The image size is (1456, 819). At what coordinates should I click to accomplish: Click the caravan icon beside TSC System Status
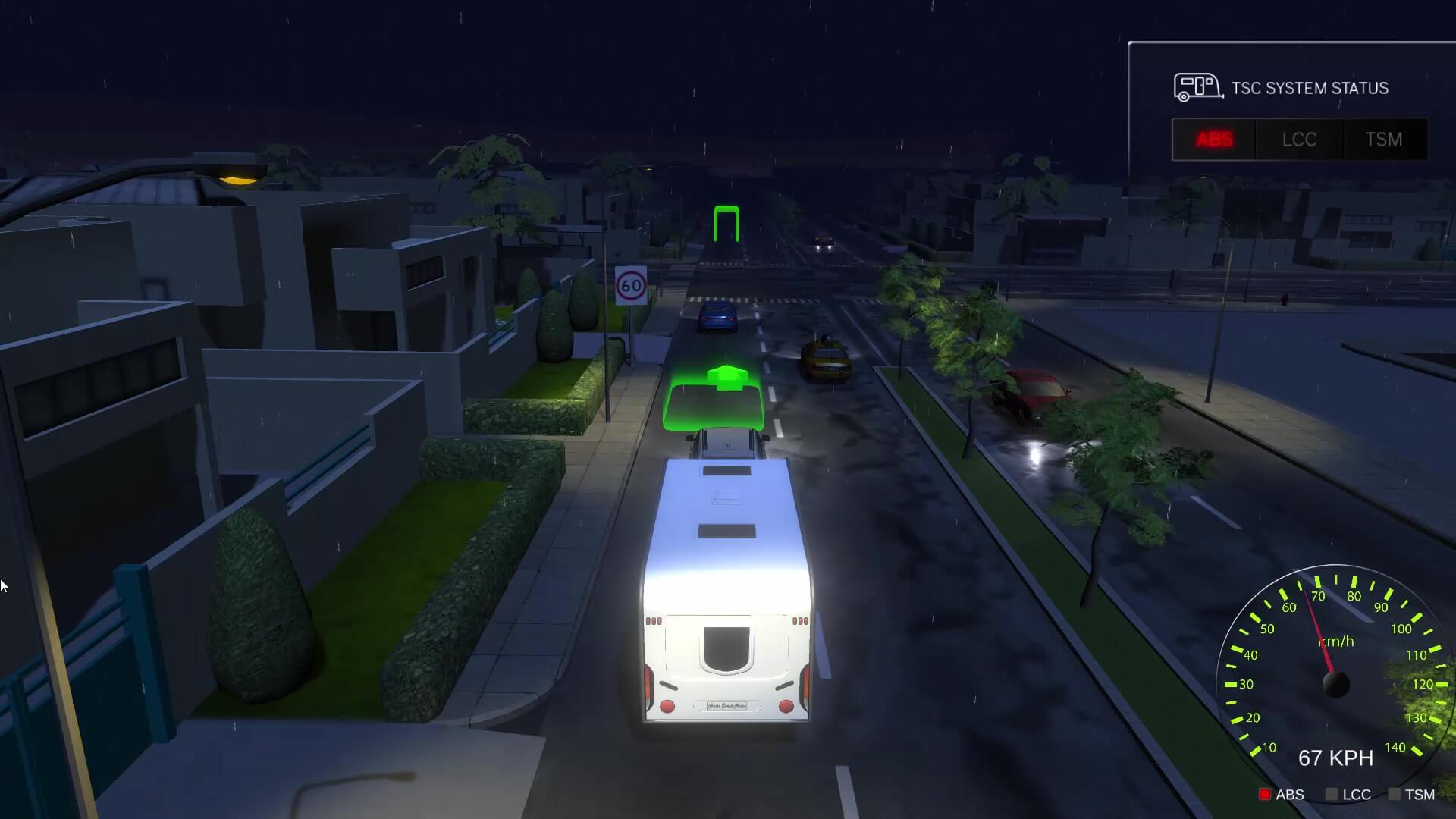click(1197, 87)
